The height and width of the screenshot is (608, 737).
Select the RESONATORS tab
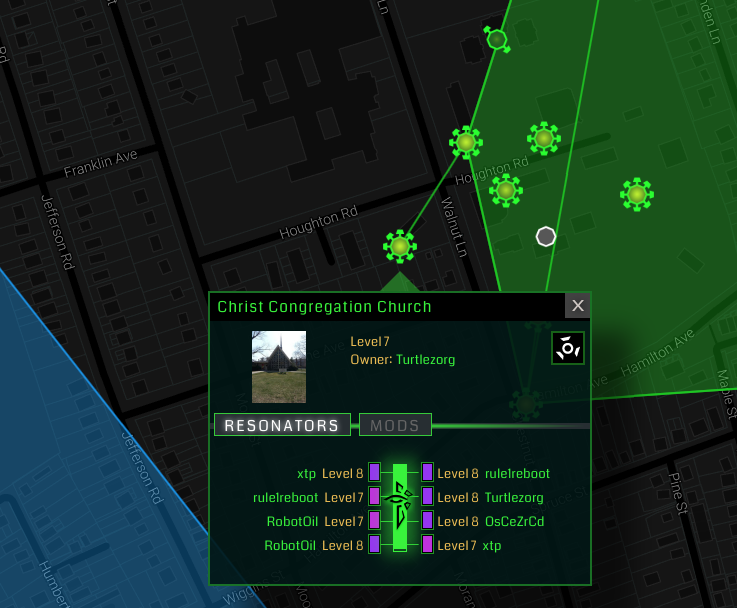coord(282,425)
